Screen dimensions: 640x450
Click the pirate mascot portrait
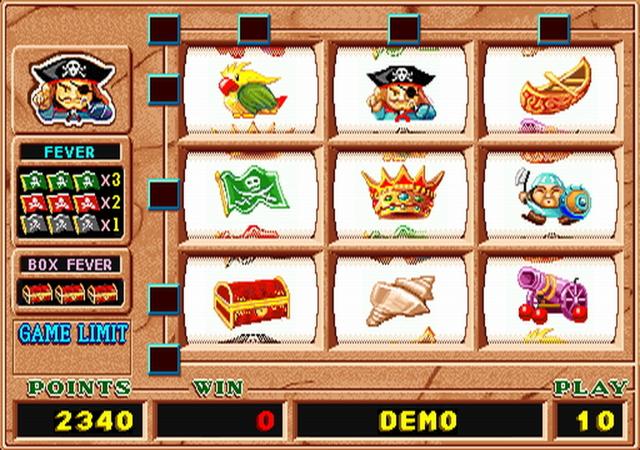point(71,90)
